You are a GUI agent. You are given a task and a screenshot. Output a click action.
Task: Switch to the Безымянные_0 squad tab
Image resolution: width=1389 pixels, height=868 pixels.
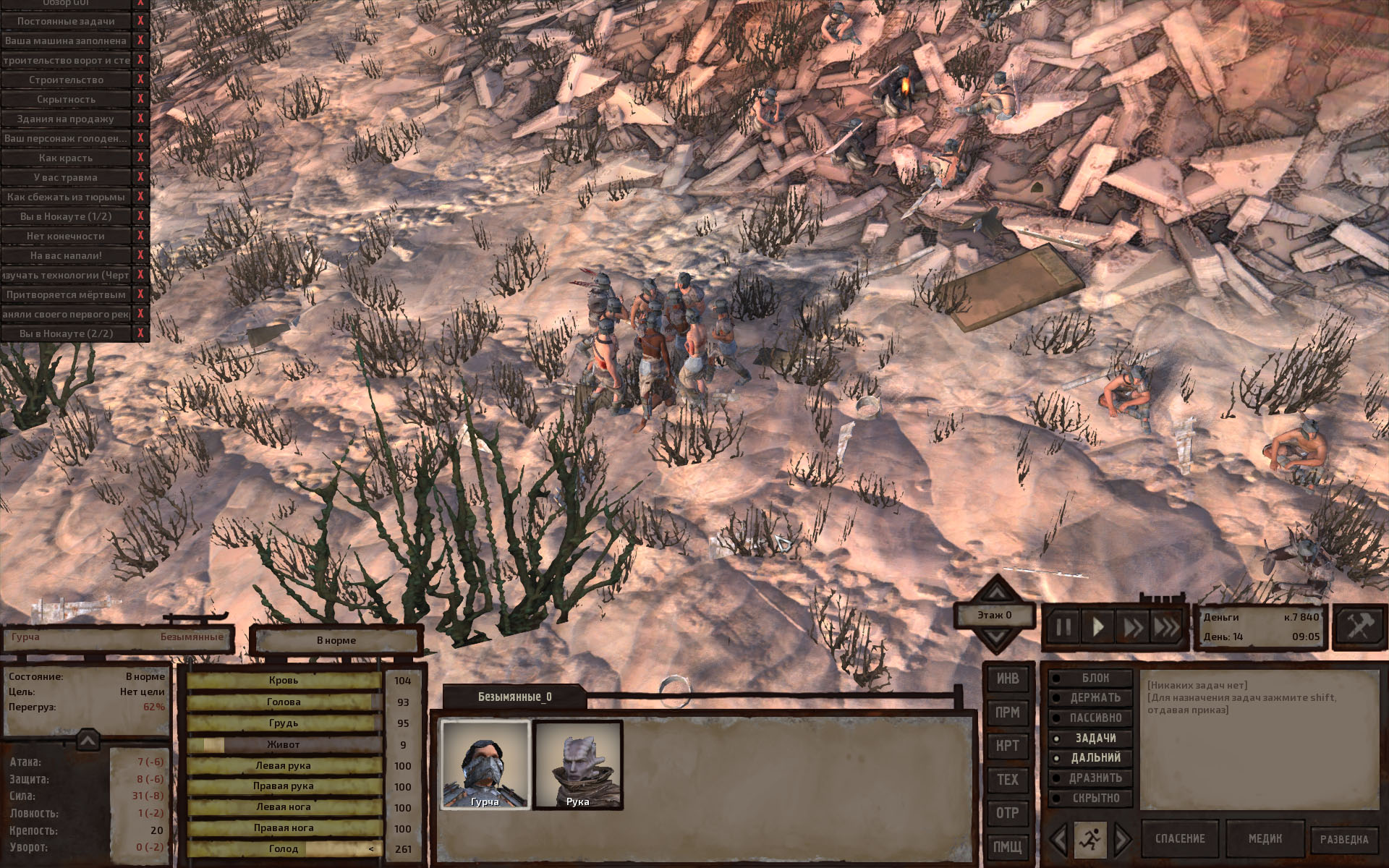(514, 697)
